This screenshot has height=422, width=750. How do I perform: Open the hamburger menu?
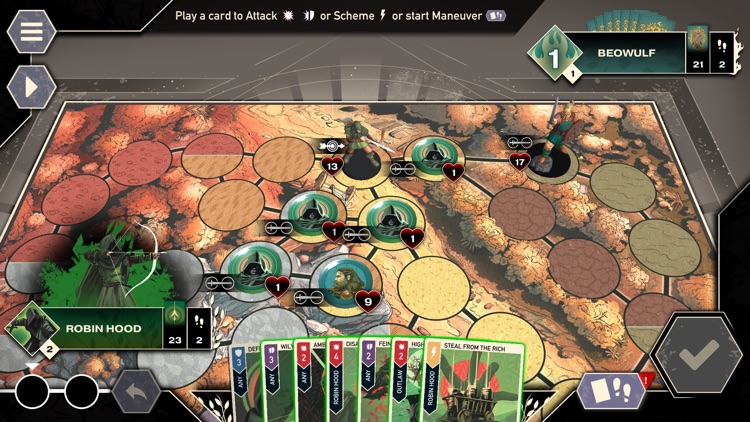click(x=31, y=31)
